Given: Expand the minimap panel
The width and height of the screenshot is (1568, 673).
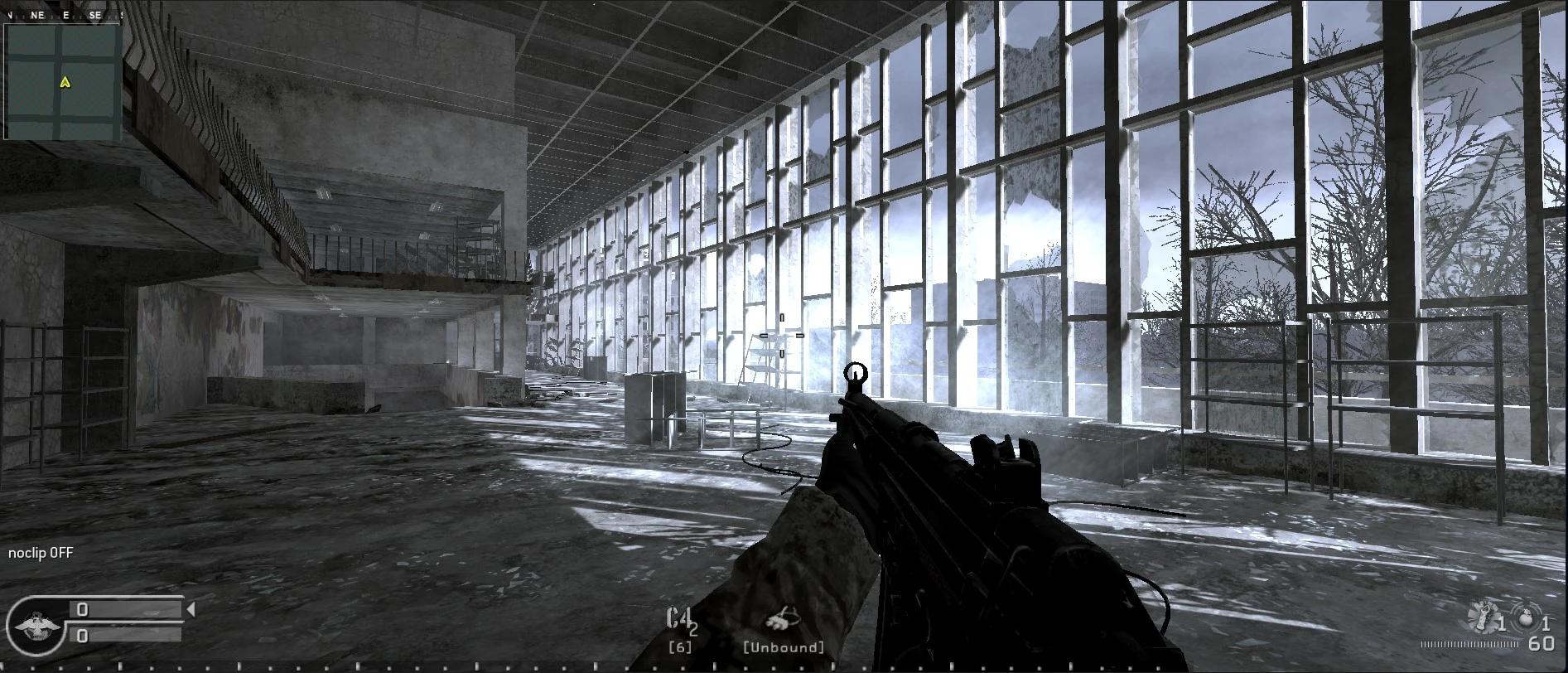Looking at the screenshot, I should [62, 75].
